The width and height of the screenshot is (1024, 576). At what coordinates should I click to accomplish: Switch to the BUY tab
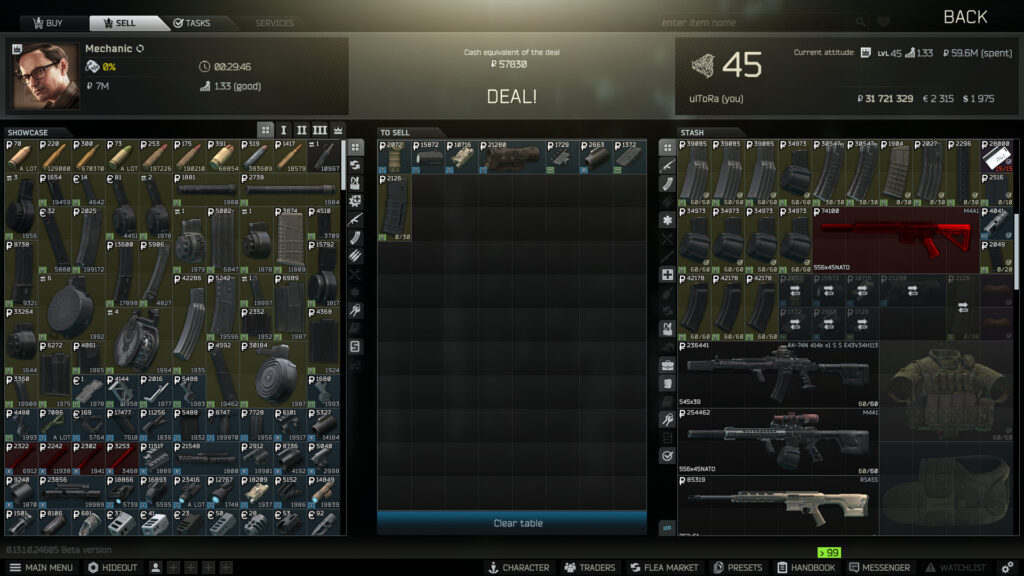coord(46,23)
